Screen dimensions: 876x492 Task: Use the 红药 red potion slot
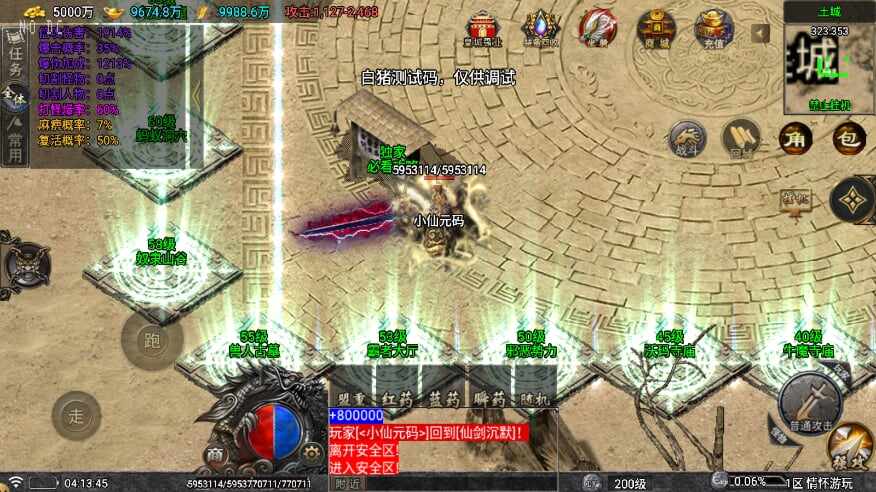pyautogui.click(x=397, y=398)
